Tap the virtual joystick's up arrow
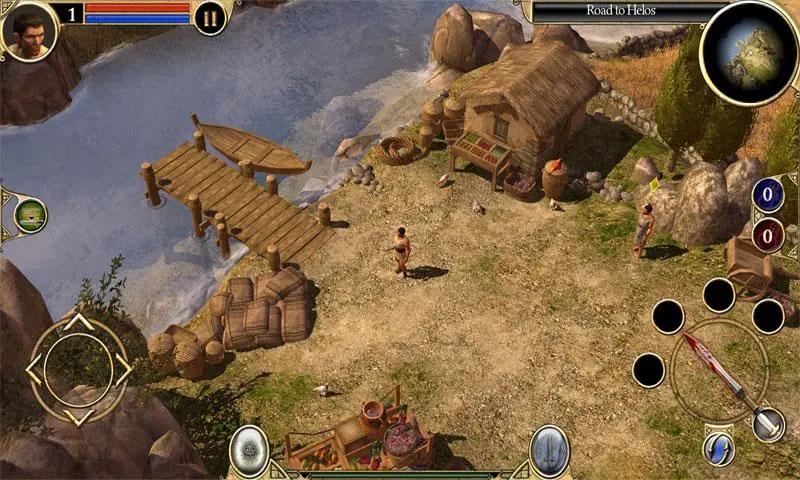This screenshot has height=480, width=800. [79, 323]
